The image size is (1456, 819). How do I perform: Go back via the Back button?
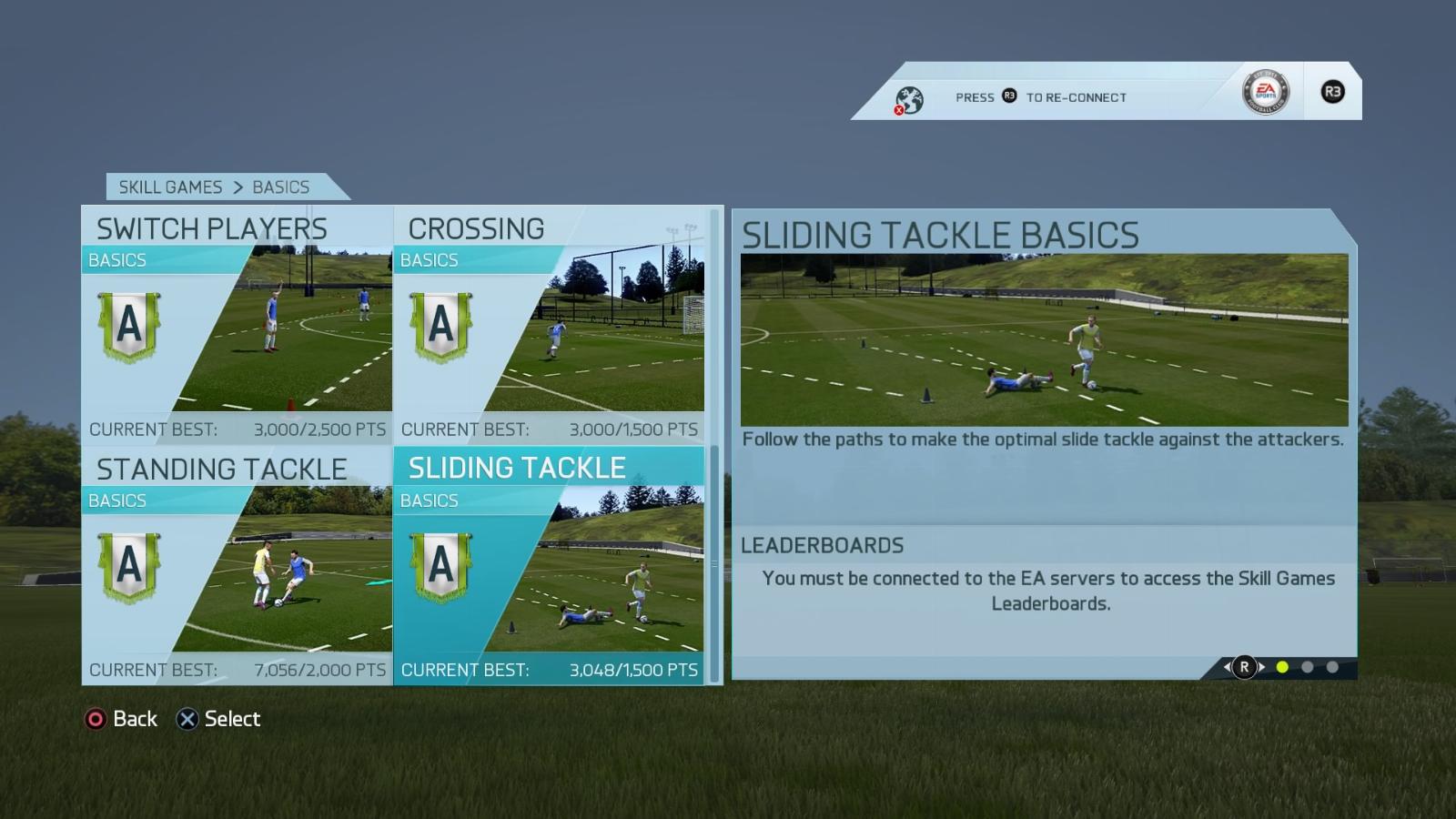(x=122, y=719)
